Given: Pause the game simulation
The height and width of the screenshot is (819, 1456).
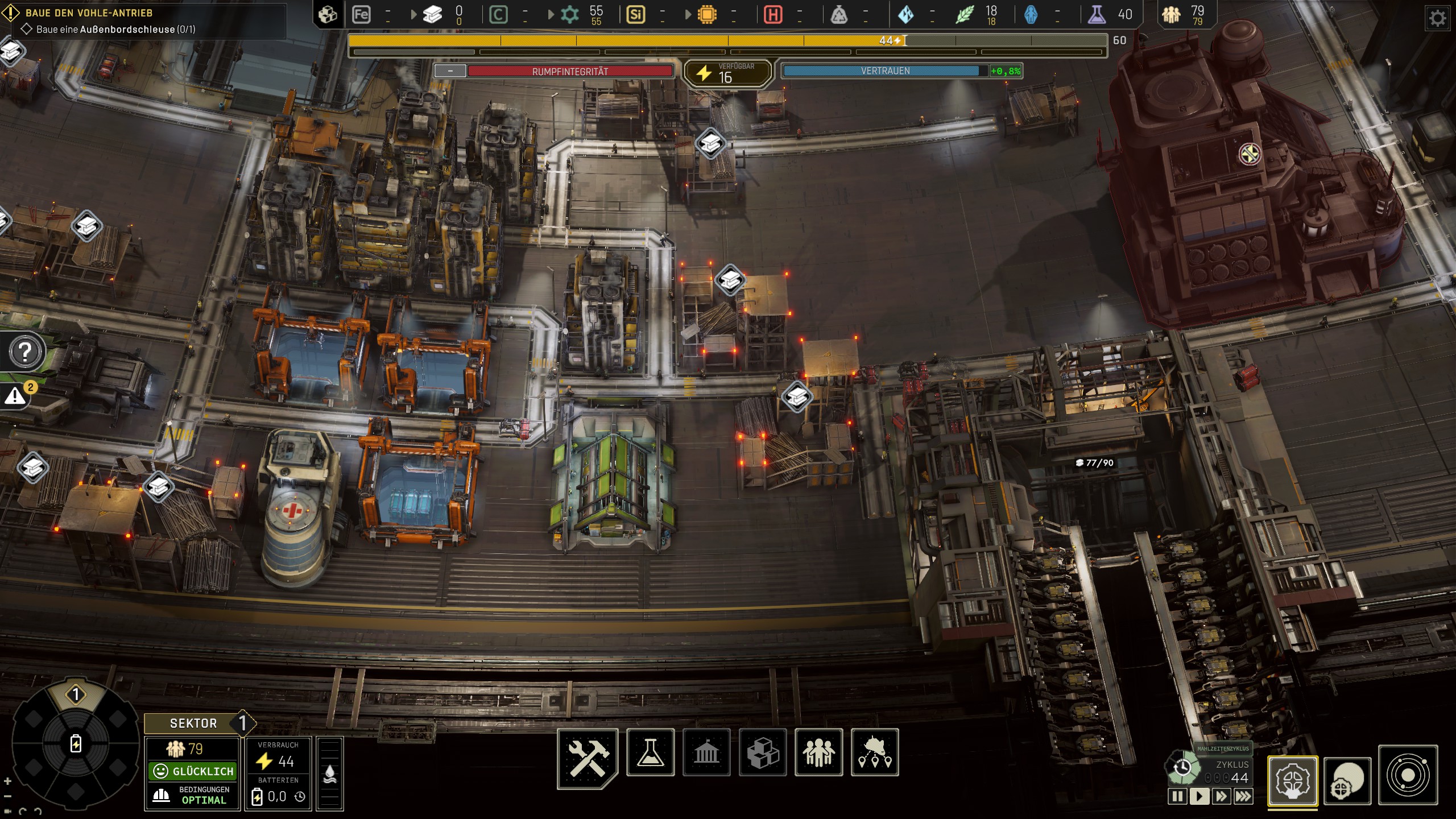Looking at the screenshot, I should pos(1177,796).
